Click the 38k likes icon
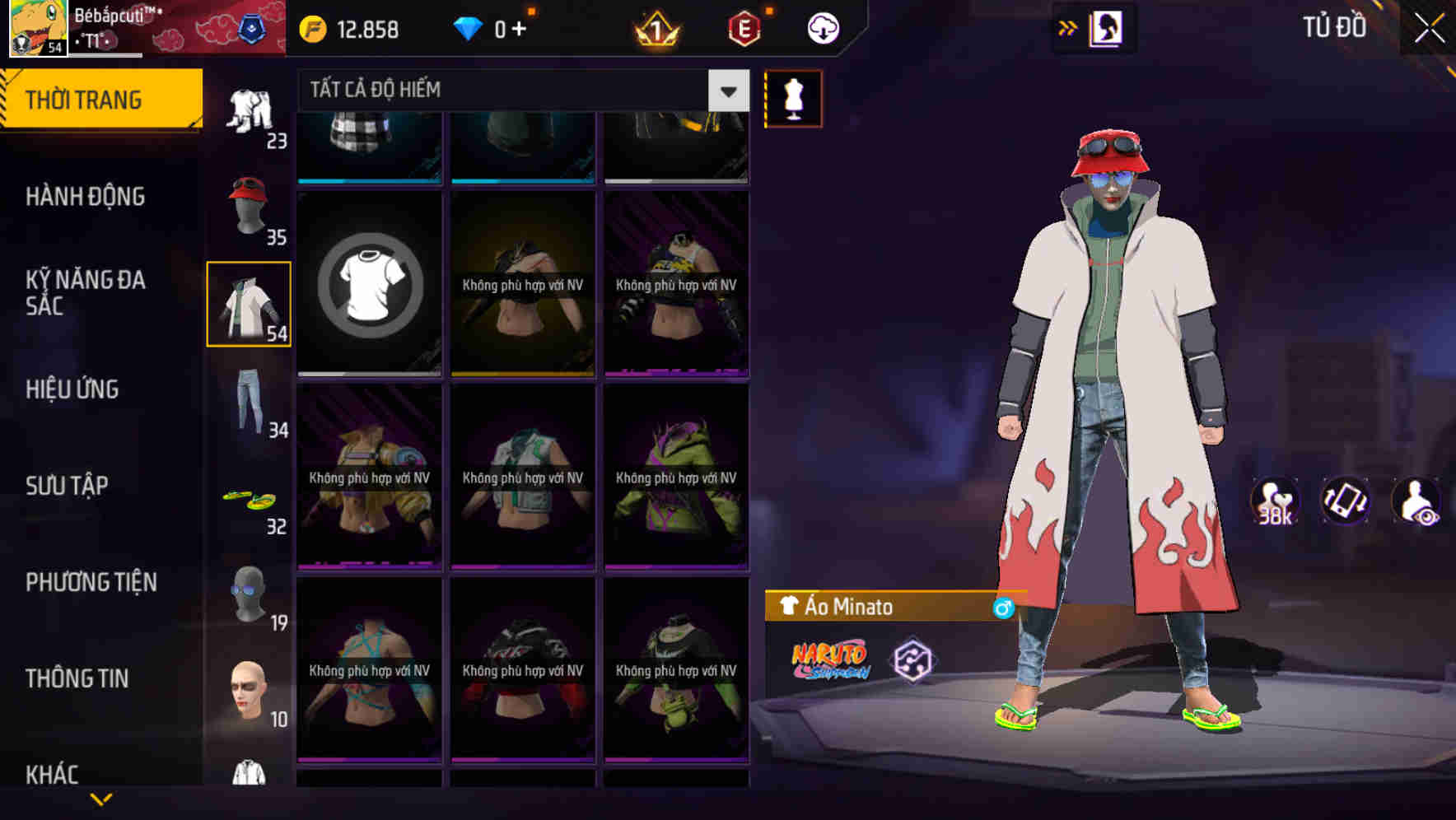1456x820 pixels. (x=1276, y=502)
